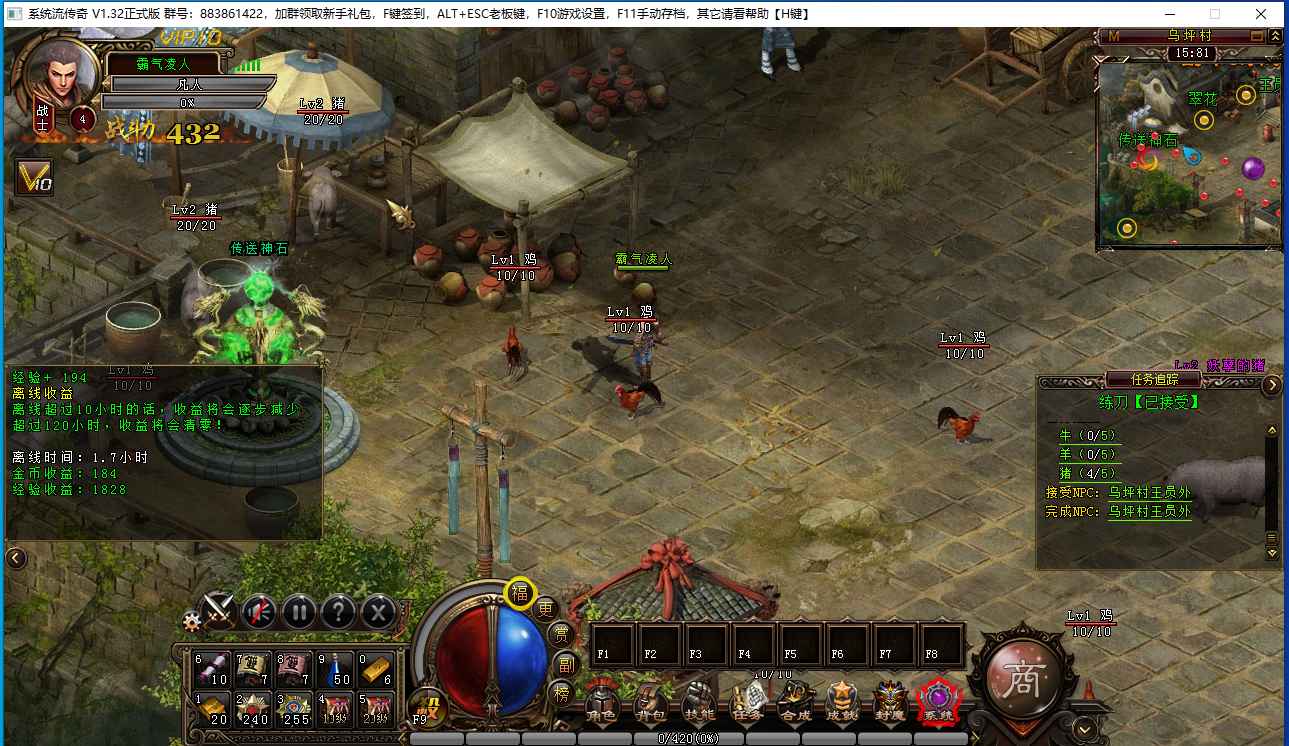The height and width of the screenshot is (746, 1289).
Task: Open the 成就 achievements menu
Action: (x=842, y=703)
